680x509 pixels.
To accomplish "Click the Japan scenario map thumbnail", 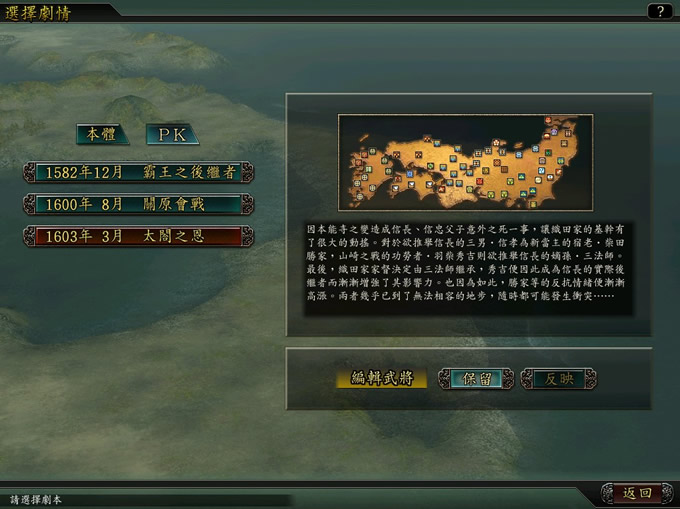I will pos(465,162).
